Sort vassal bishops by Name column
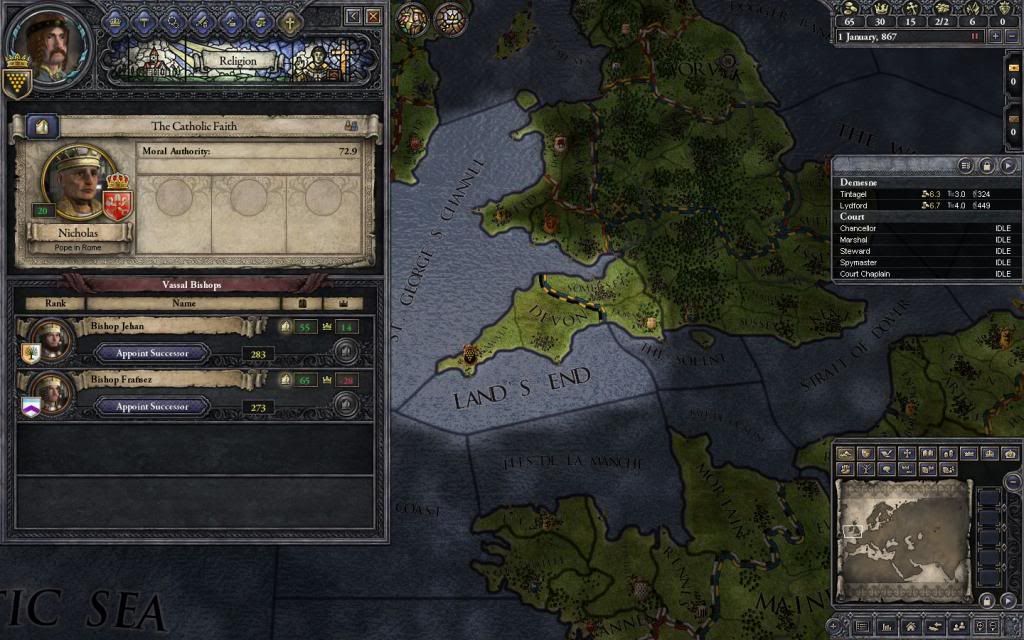This screenshot has width=1024, height=640. [184, 303]
